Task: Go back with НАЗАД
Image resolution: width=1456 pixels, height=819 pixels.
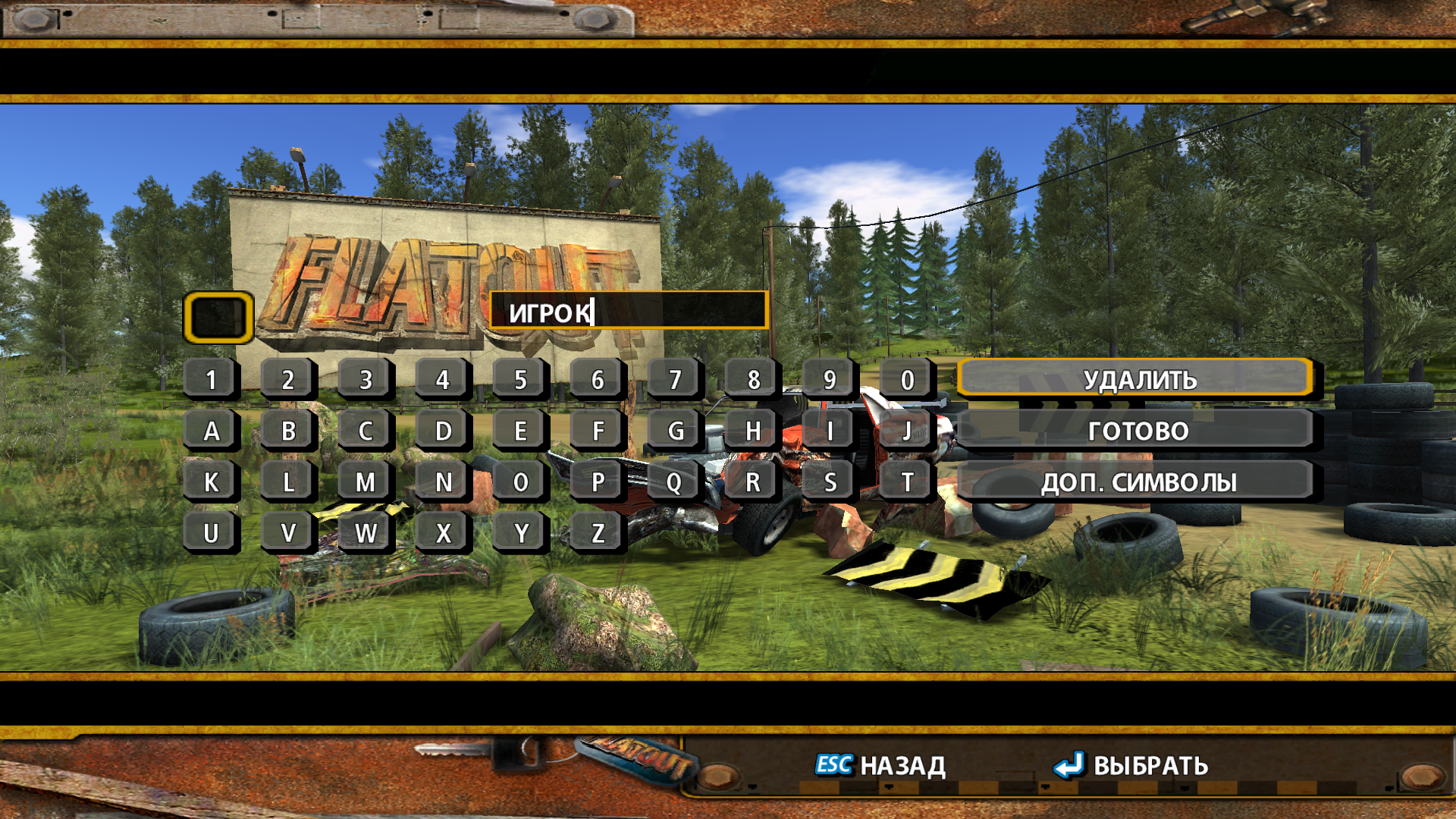Action: click(x=880, y=765)
